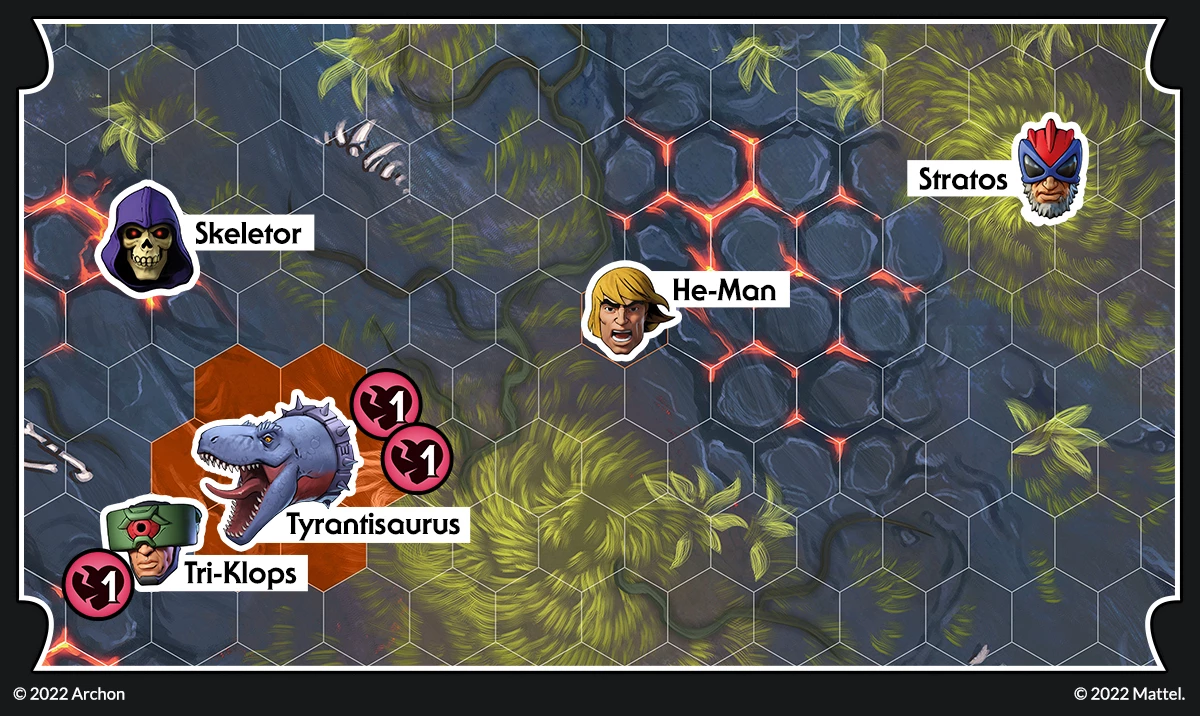This screenshot has height=716, width=1200.
Task: Select the Tri-Klops unit token
Action: pyautogui.click(x=150, y=545)
